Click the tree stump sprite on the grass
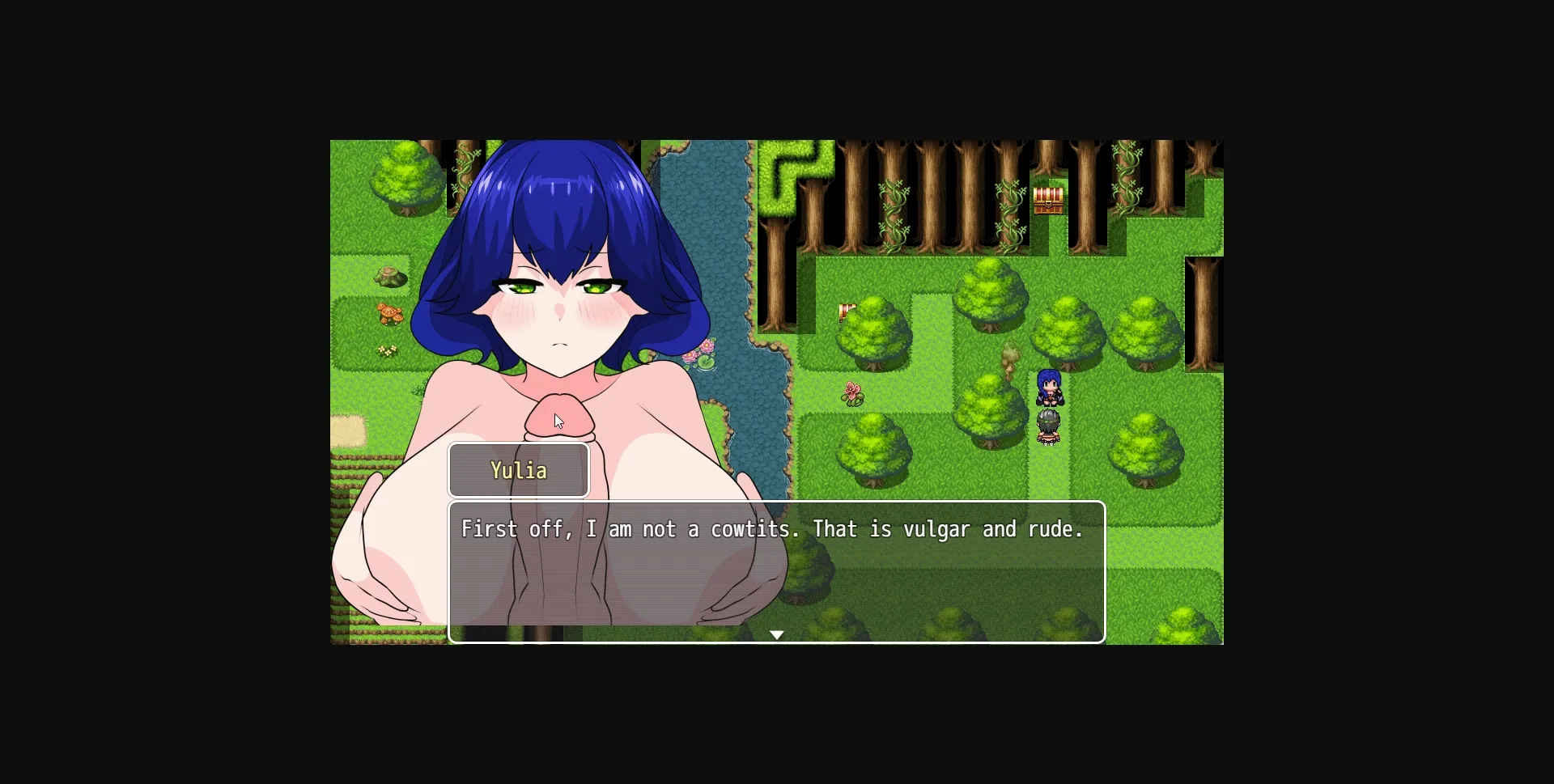The width and height of the screenshot is (1554, 784). [388, 278]
